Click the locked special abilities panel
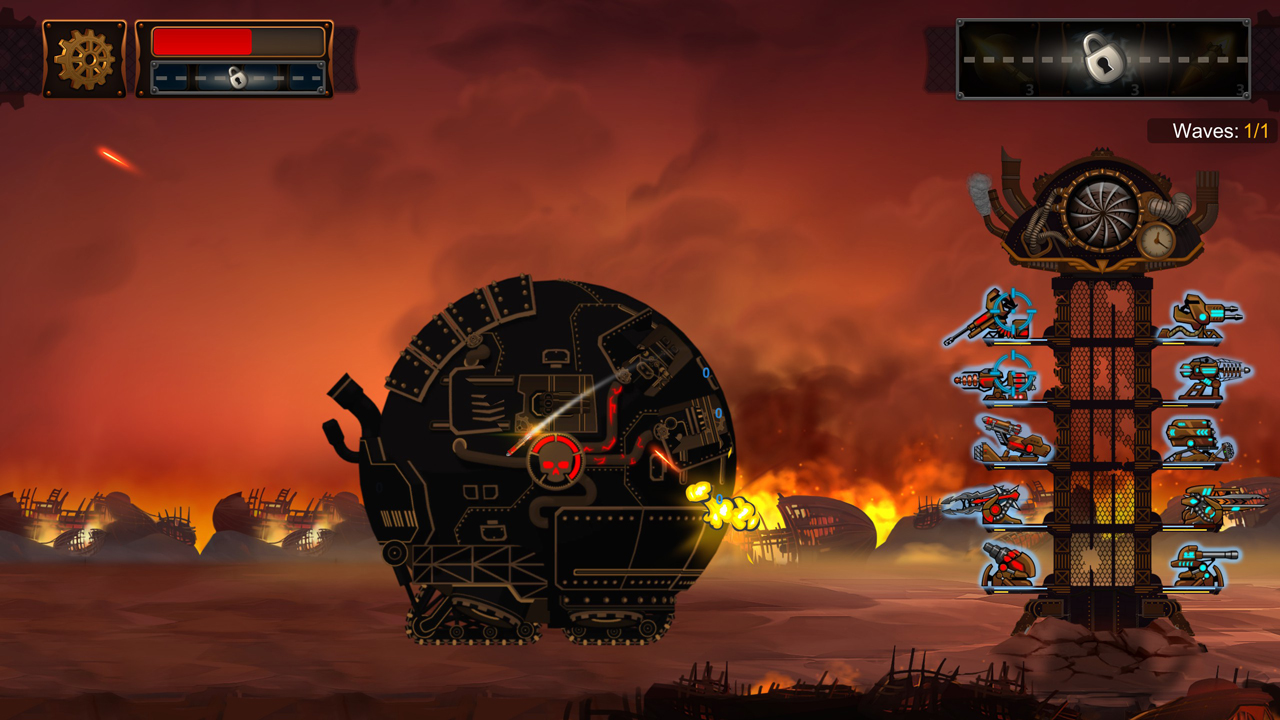Viewport: 1280px width, 720px height. (x=1103, y=59)
